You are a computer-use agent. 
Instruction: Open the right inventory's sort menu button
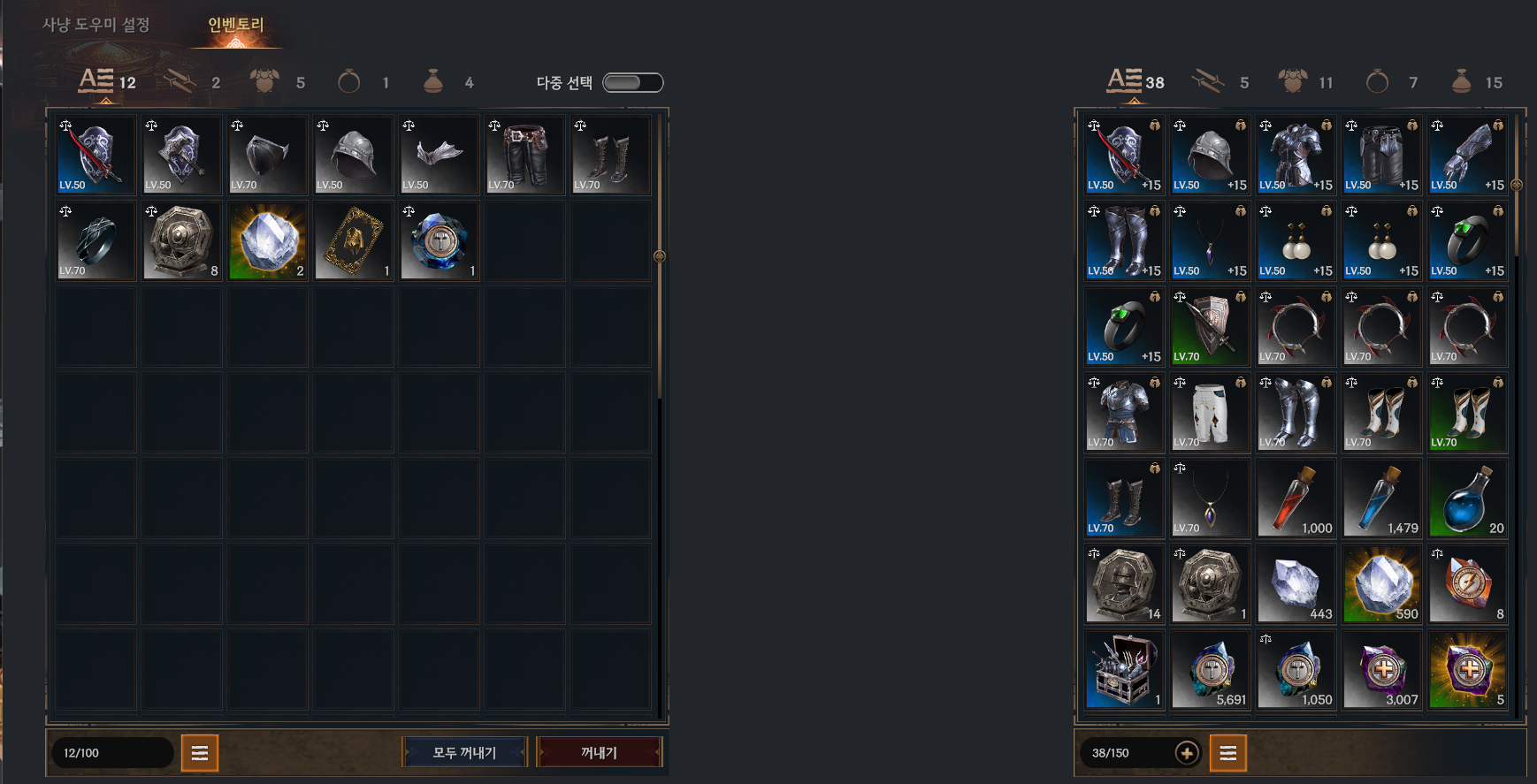[x=1227, y=753]
